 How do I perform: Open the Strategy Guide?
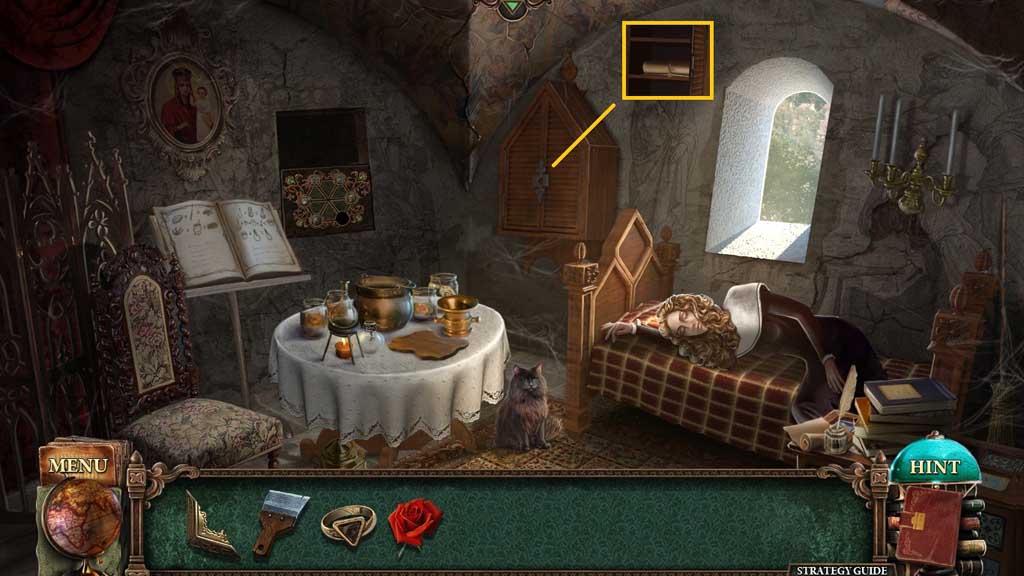[x=841, y=569]
